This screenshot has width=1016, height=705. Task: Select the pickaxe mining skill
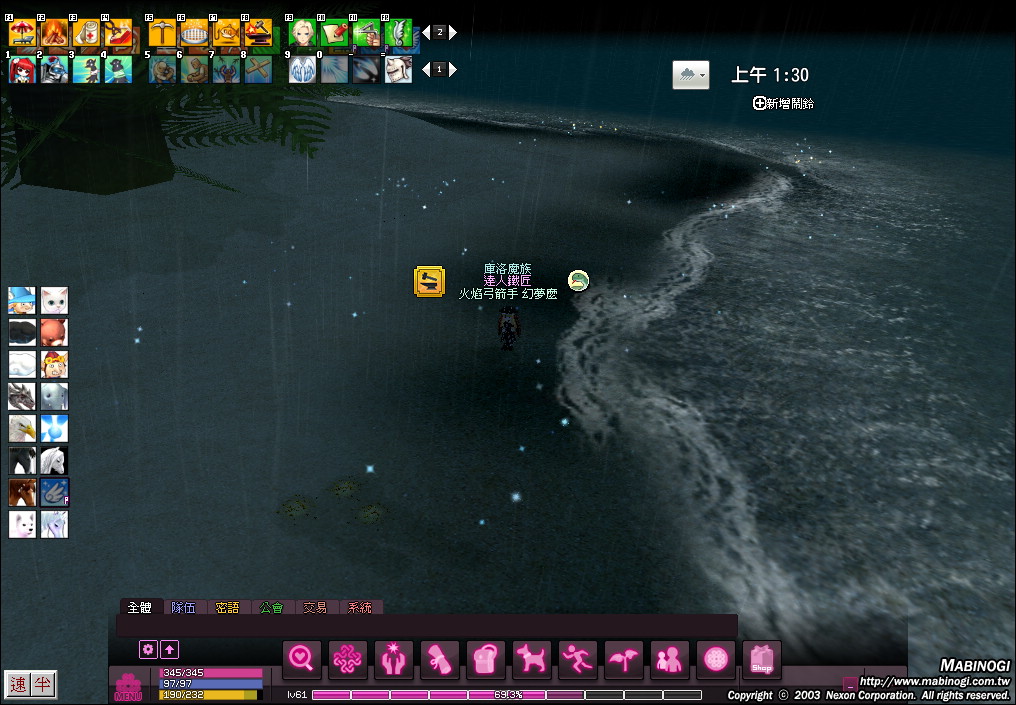pyautogui.click(x=162, y=33)
